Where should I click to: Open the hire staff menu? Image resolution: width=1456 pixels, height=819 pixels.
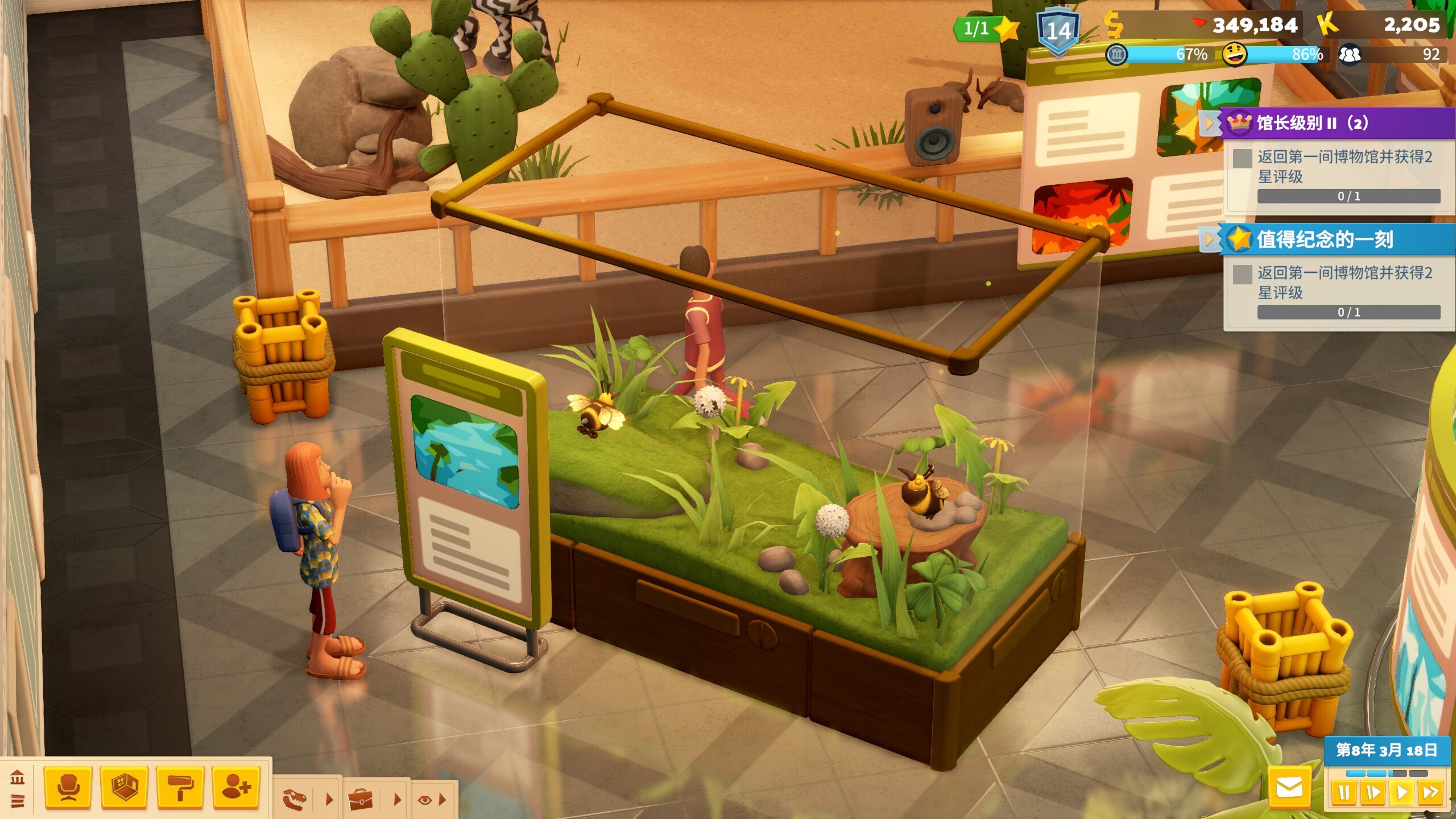236,787
